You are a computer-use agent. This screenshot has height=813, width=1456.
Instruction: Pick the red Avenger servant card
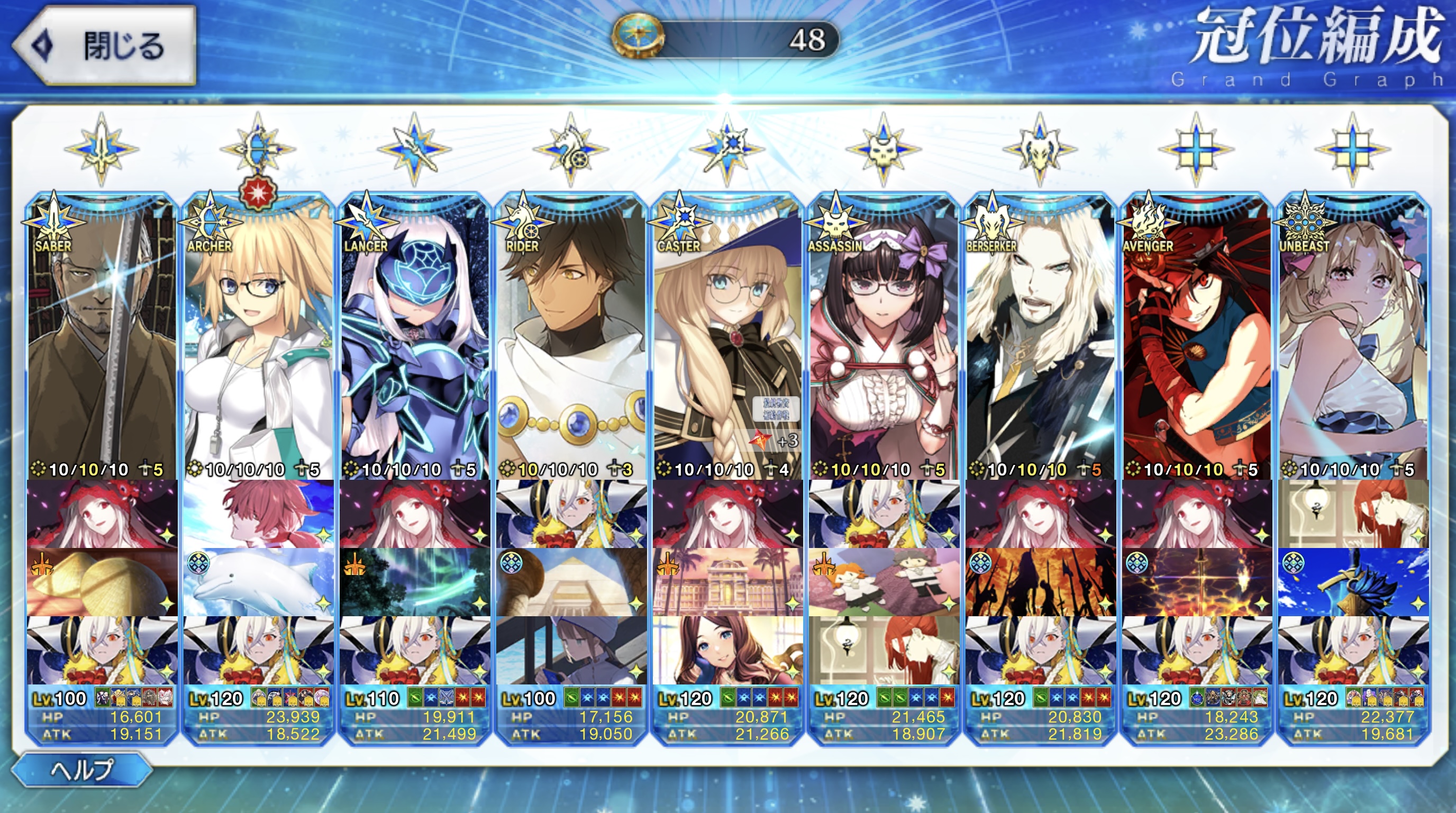point(1197,339)
